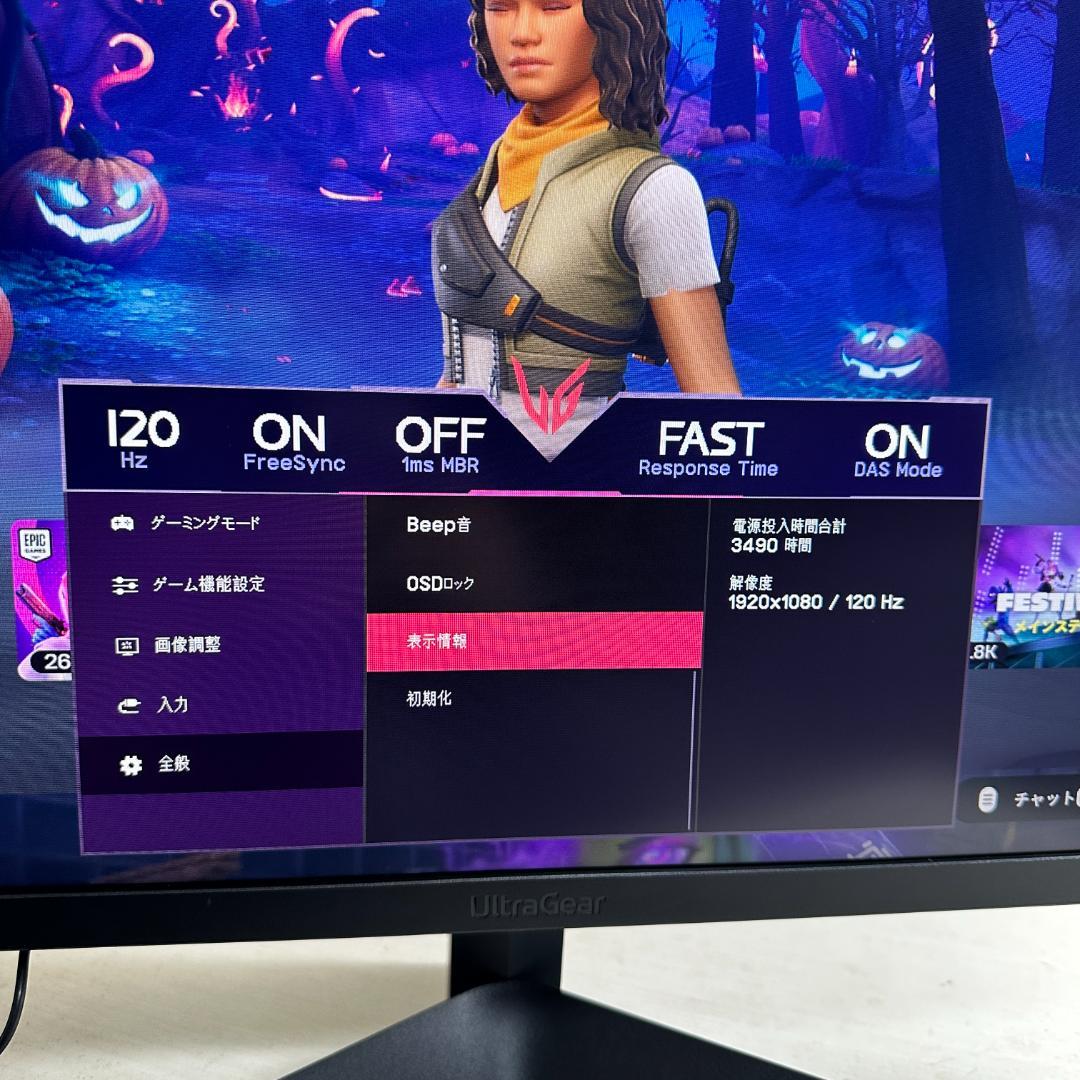
Task: Choose the Epic Games badged tile
Action: click(40, 600)
